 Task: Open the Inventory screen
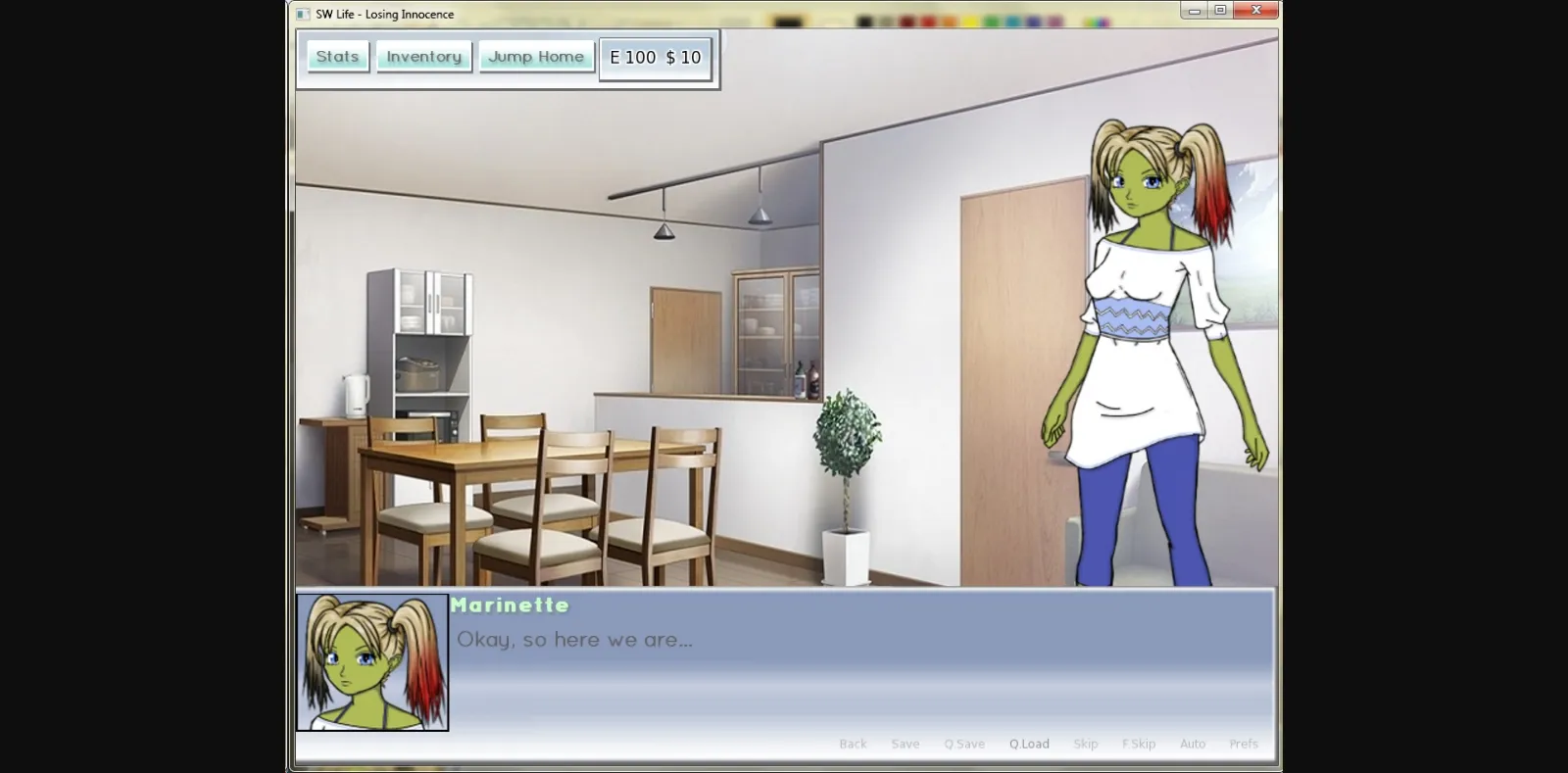tap(423, 56)
